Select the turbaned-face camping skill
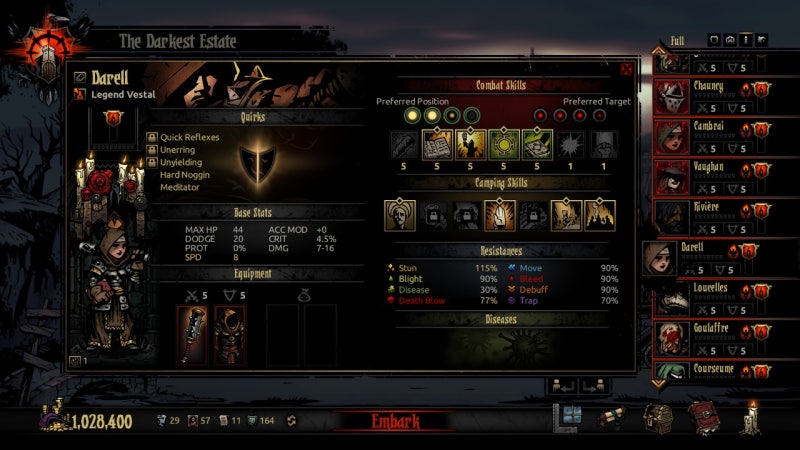This screenshot has height=450, width=800. click(x=400, y=215)
